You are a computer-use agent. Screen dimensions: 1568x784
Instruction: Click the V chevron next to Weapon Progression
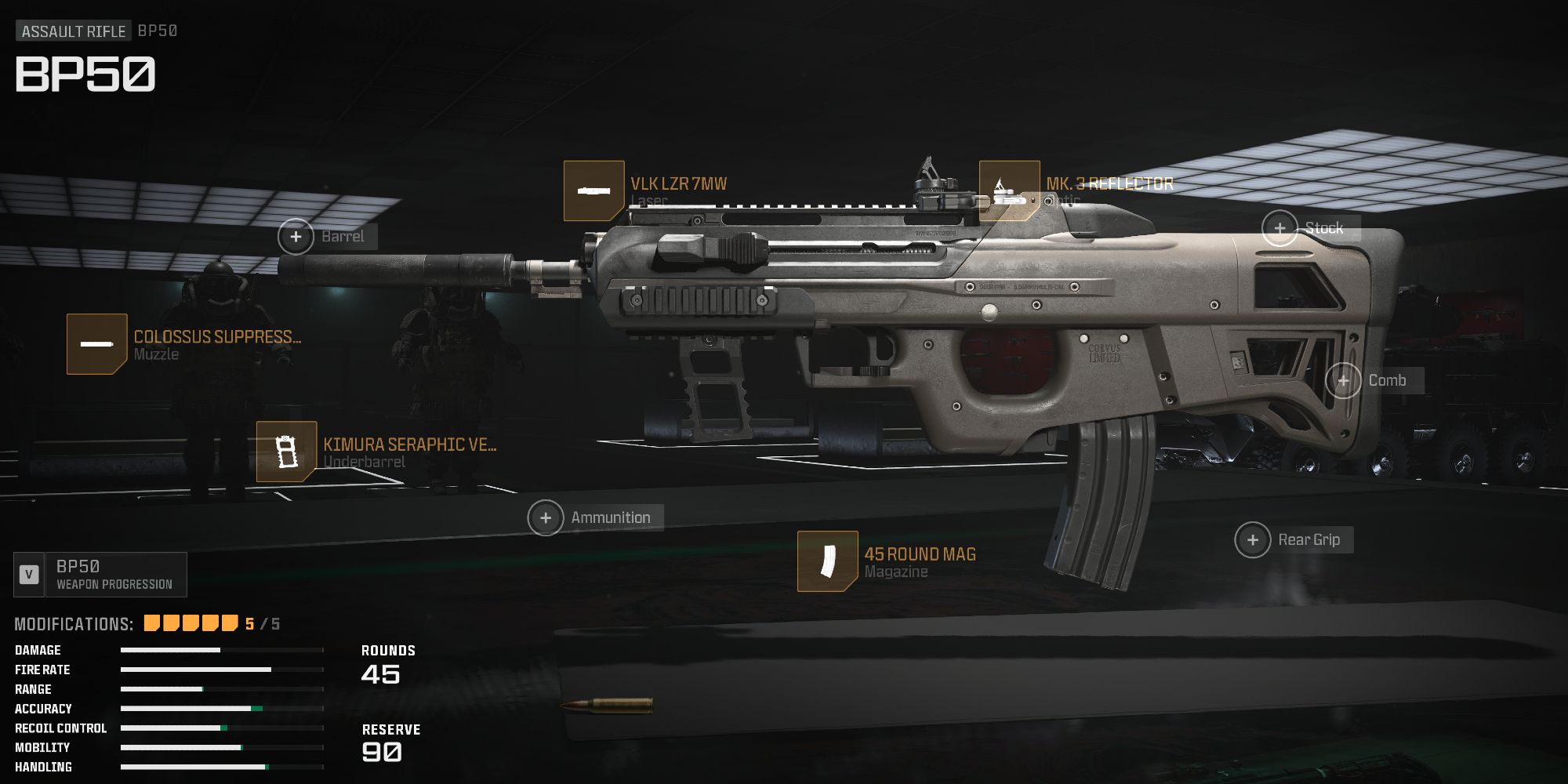pyautogui.click(x=30, y=574)
